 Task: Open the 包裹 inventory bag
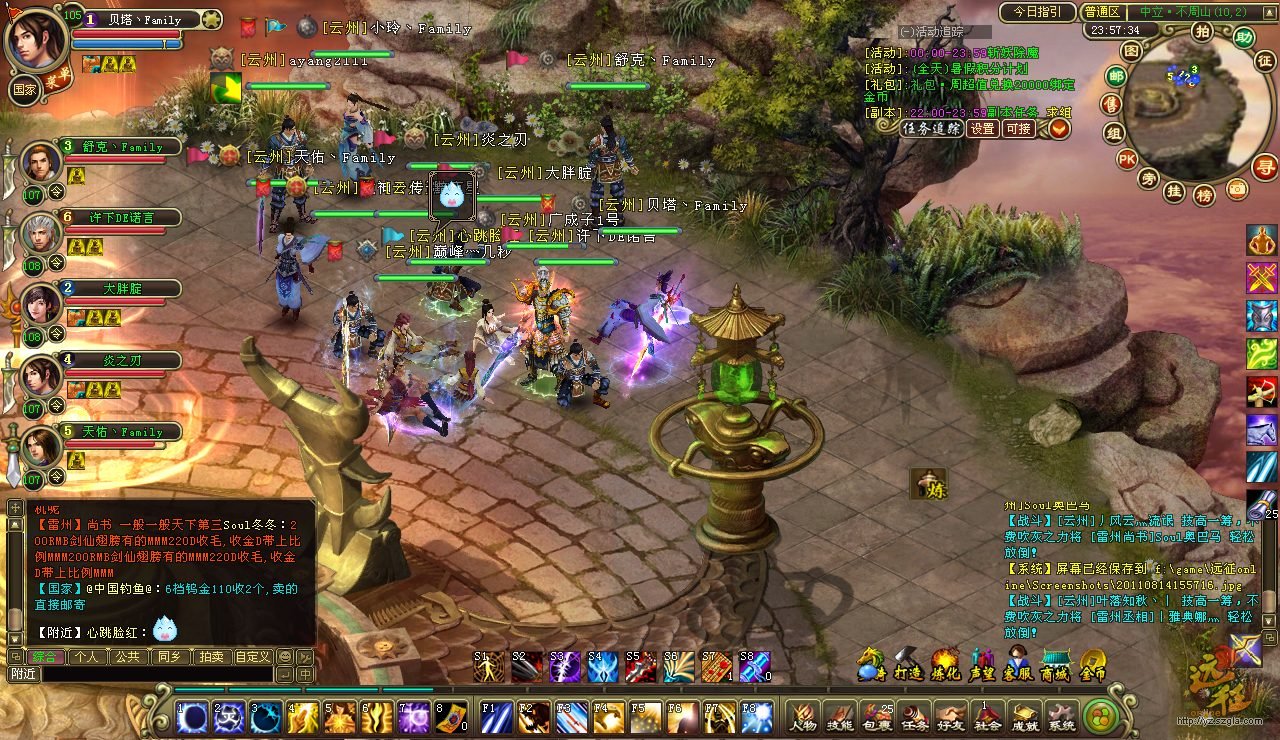(x=877, y=716)
